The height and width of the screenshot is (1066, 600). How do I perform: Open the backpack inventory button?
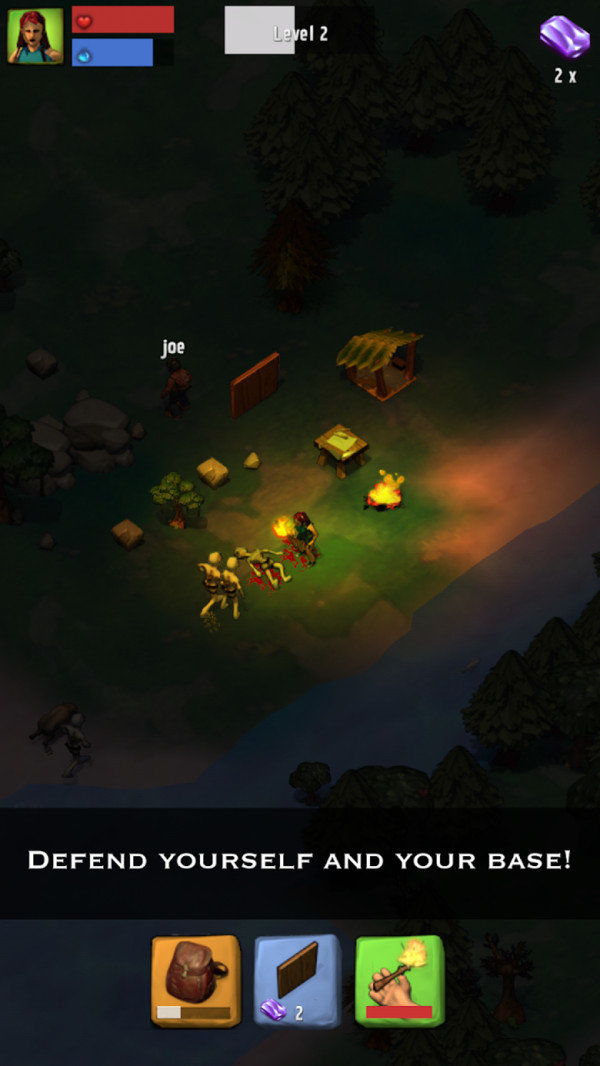point(196,980)
